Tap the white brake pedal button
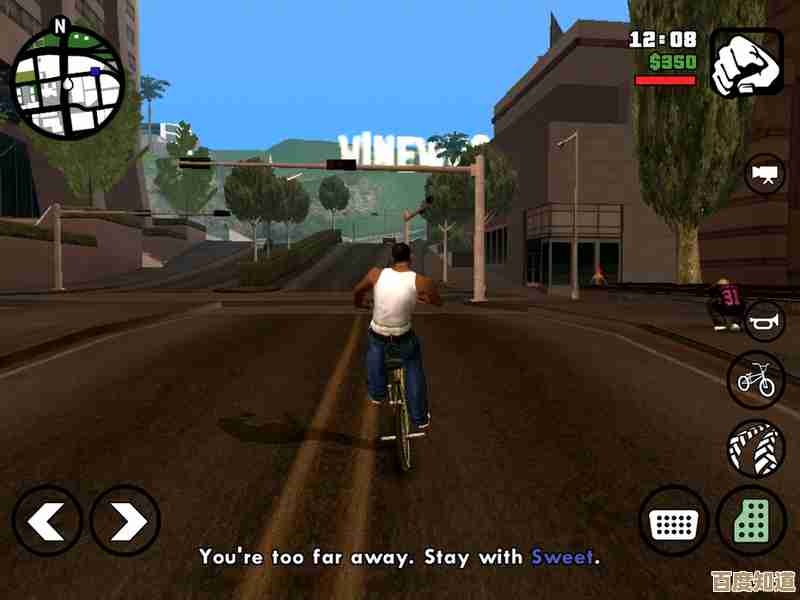The height and width of the screenshot is (600, 800). (673, 521)
